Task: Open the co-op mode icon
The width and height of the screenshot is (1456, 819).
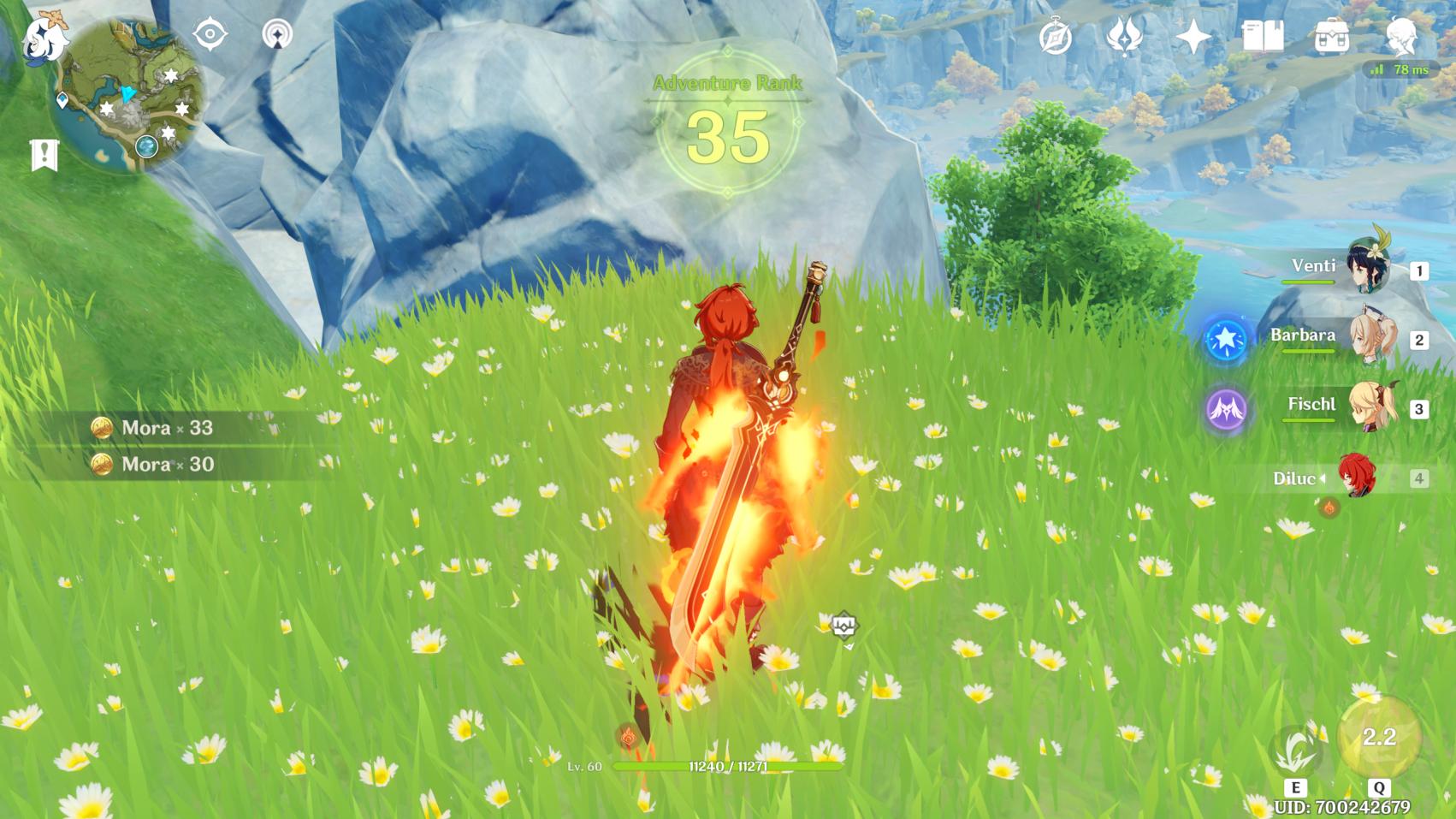Action: (276, 34)
